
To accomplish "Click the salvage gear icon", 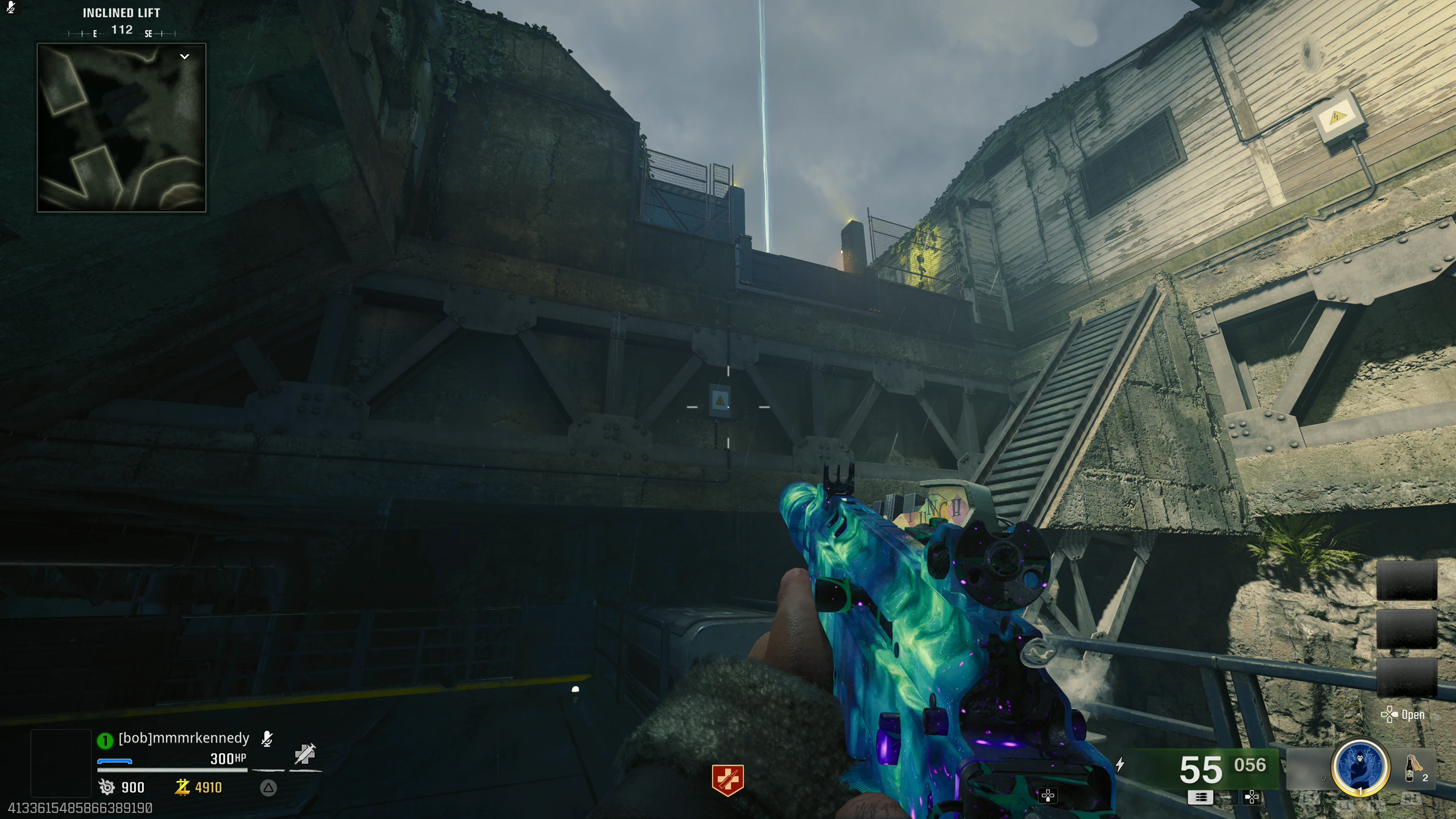I will (107, 787).
